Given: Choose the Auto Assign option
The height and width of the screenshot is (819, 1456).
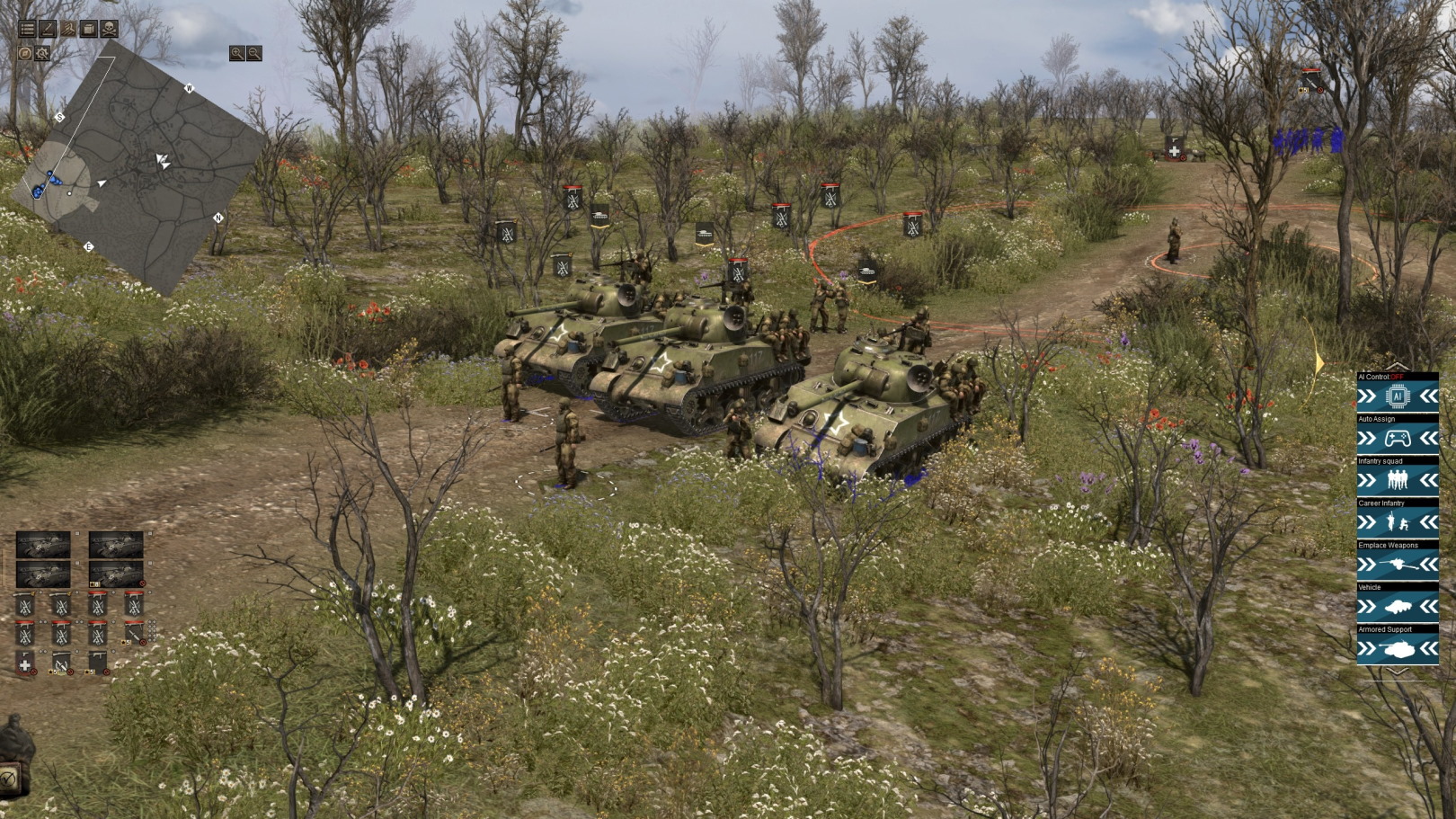Looking at the screenshot, I should 1397,439.
